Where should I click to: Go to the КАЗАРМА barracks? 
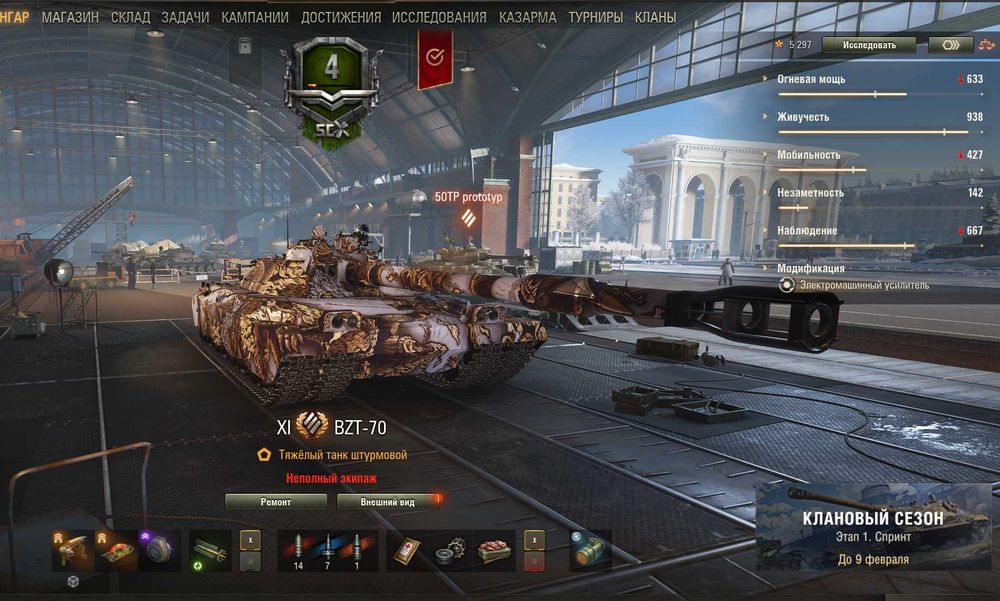click(x=527, y=17)
